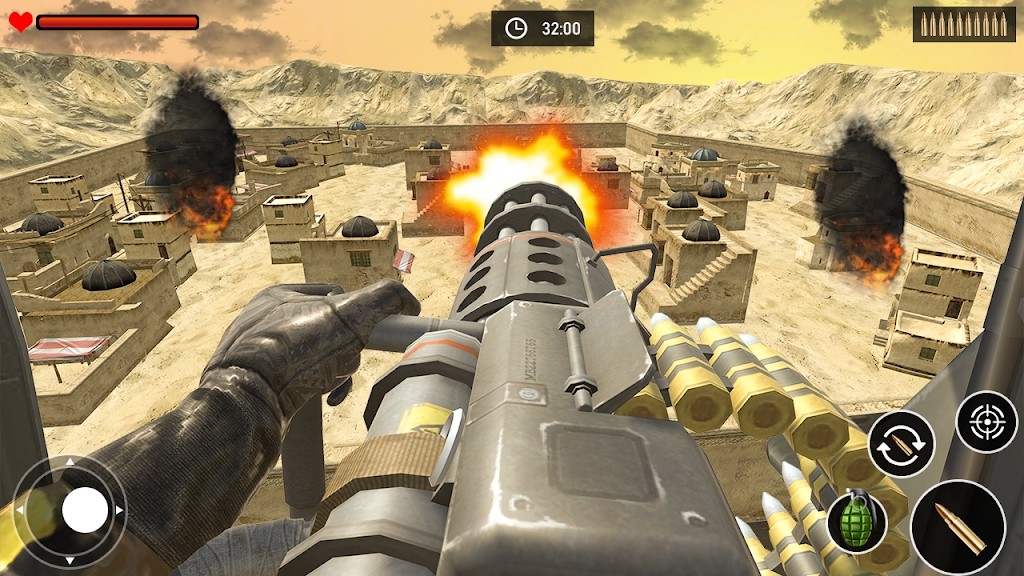Viewport: 1024px width, 576px height.
Task: Reload with the circular arrows button
Action: point(901,444)
